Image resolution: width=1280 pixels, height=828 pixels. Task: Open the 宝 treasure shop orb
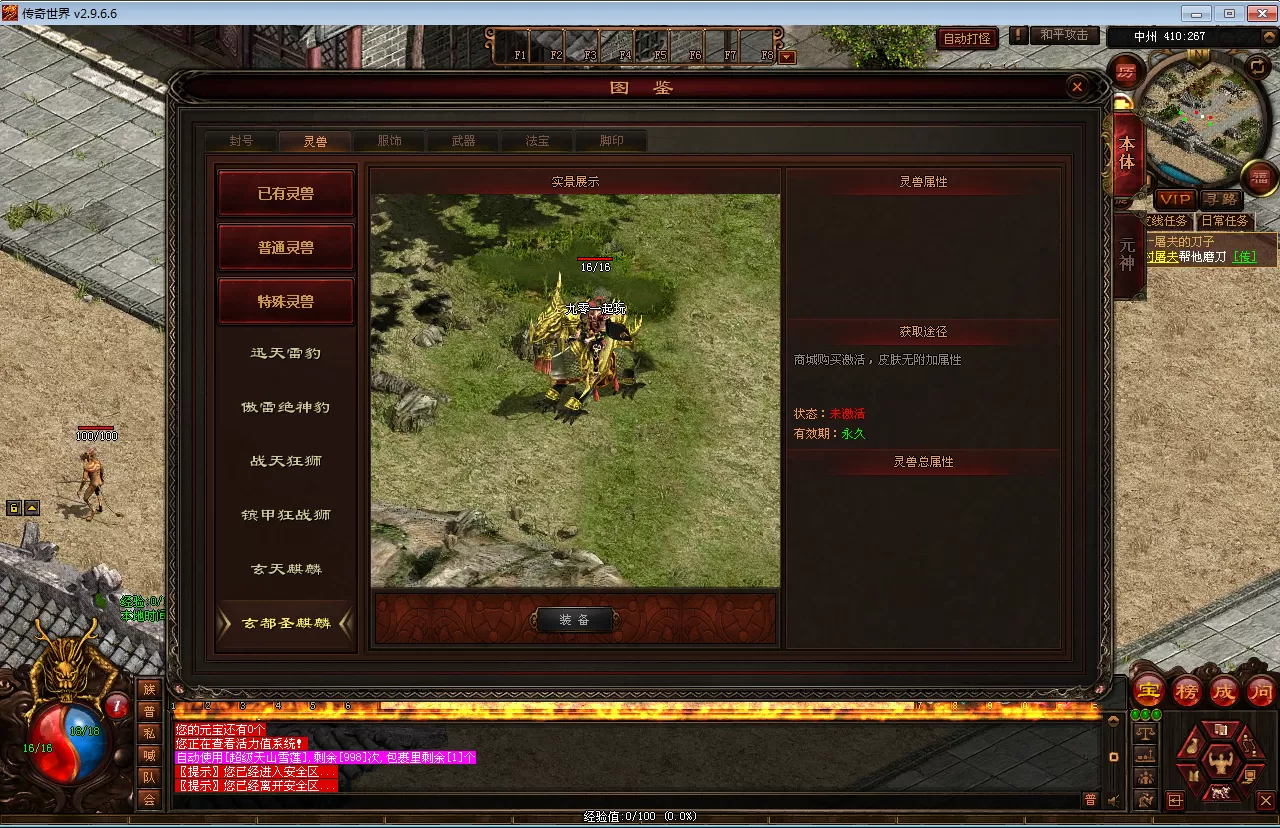1148,691
